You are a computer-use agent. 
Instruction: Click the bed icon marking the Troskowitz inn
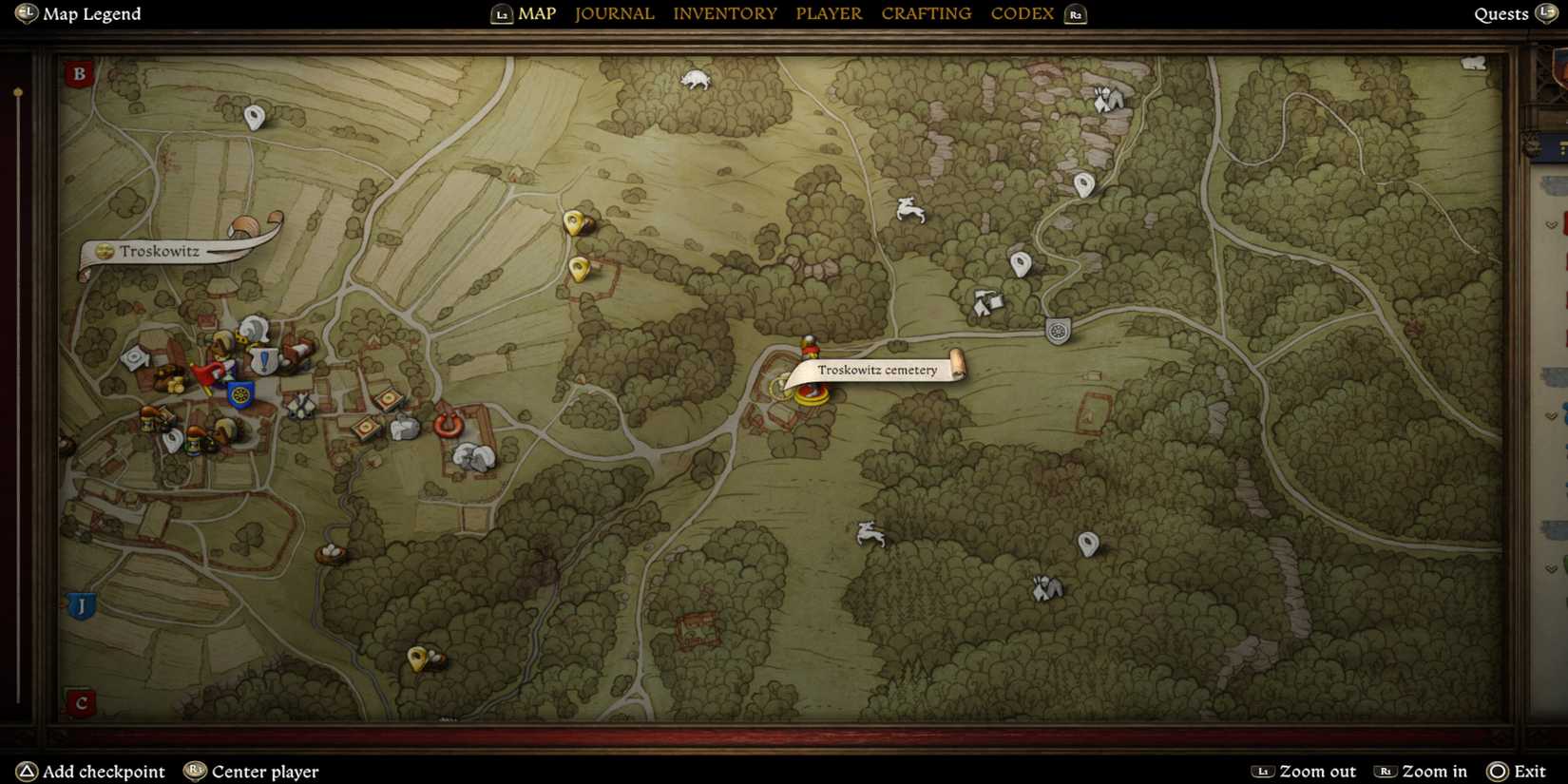[298, 352]
